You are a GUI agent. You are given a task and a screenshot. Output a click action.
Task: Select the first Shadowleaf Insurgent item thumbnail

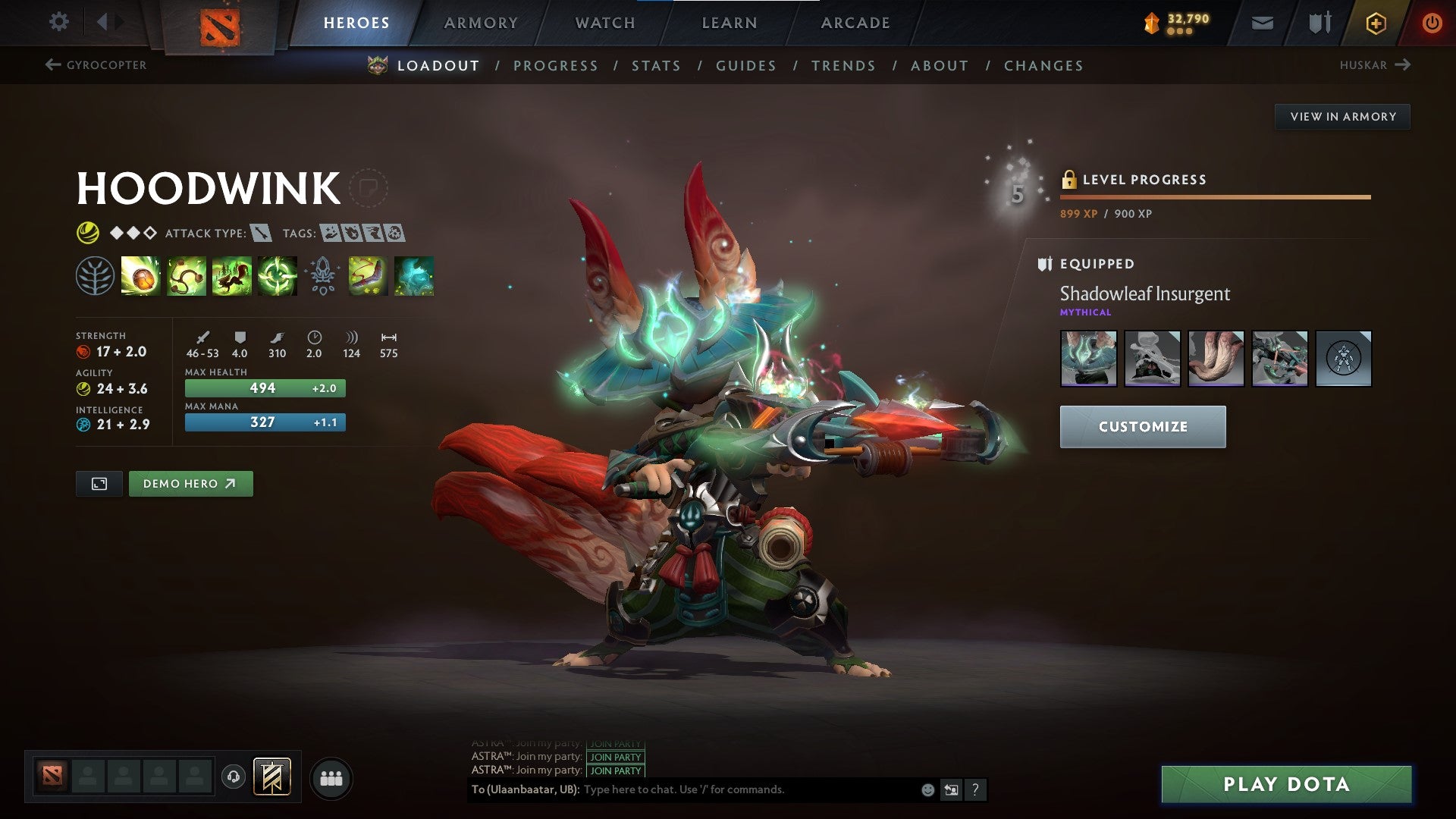[1087, 359]
